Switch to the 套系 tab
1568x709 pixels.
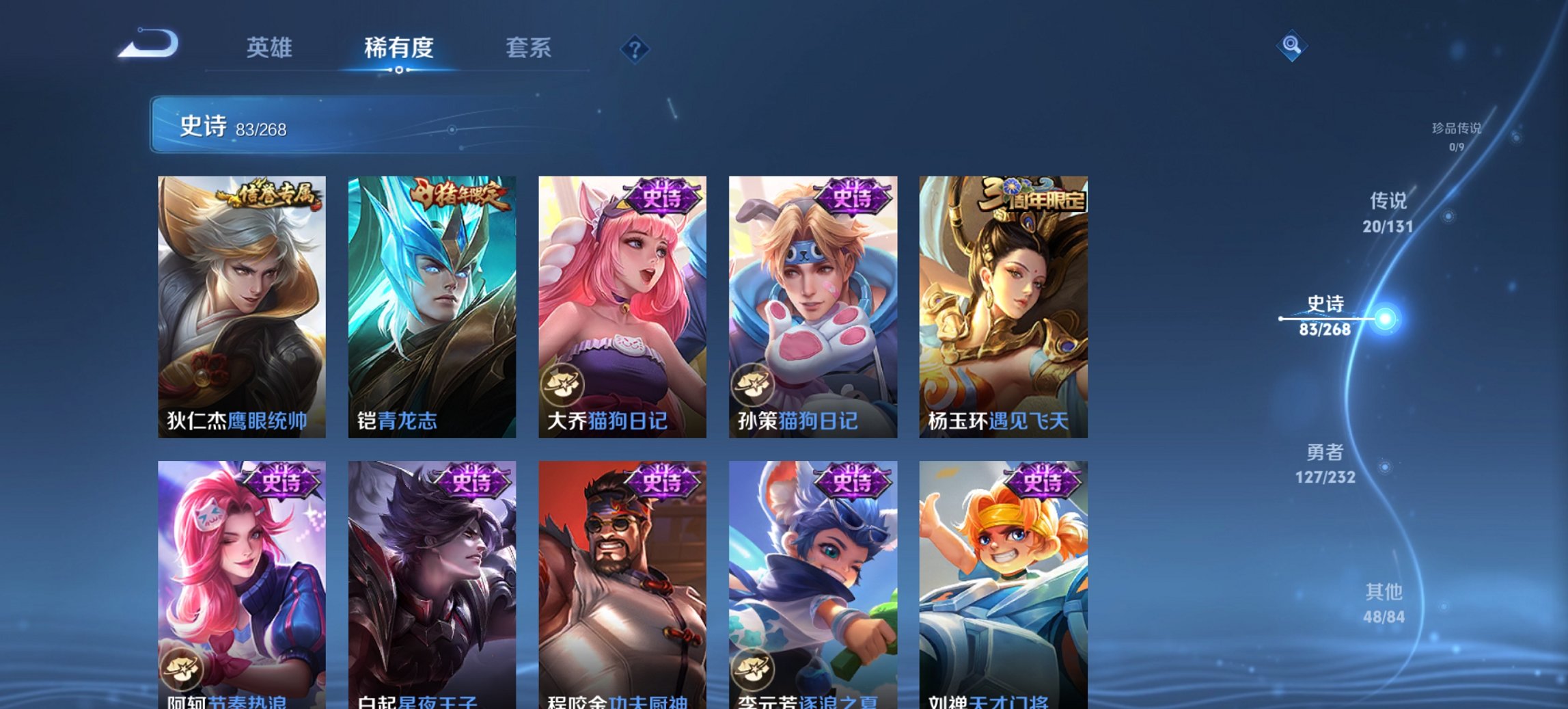coord(529,49)
